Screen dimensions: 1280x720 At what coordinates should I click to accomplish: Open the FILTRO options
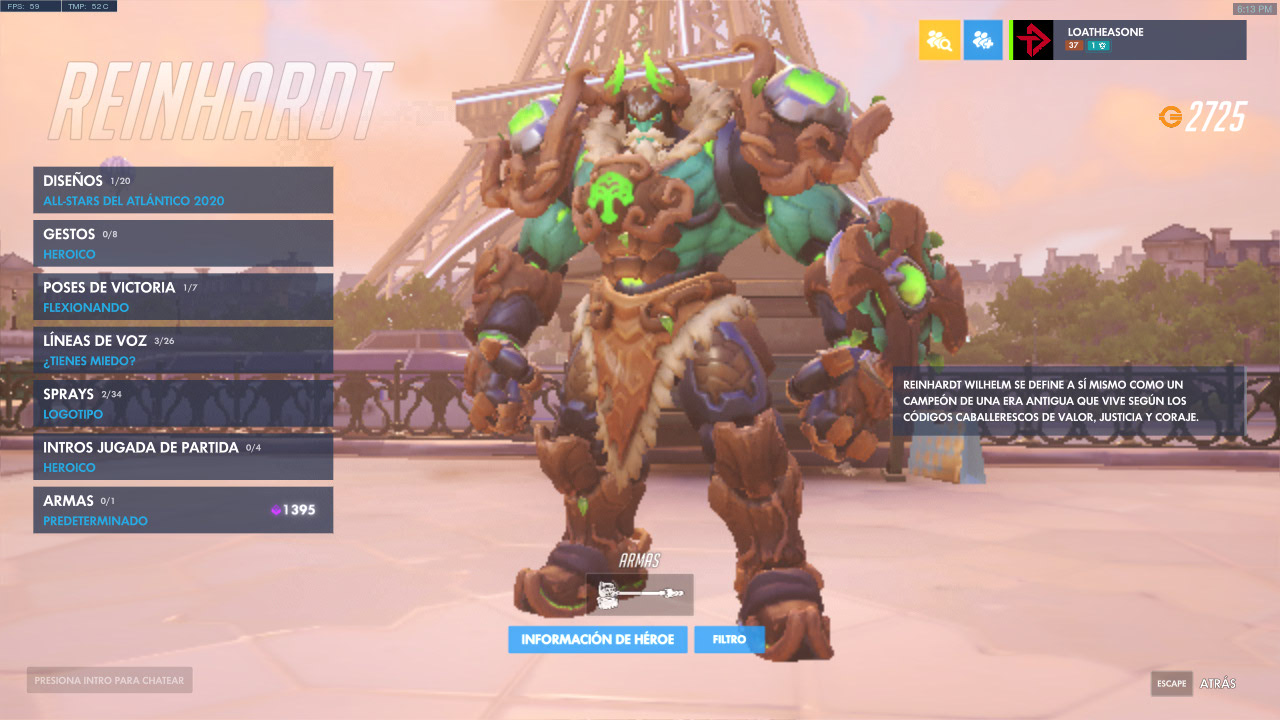click(729, 639)
